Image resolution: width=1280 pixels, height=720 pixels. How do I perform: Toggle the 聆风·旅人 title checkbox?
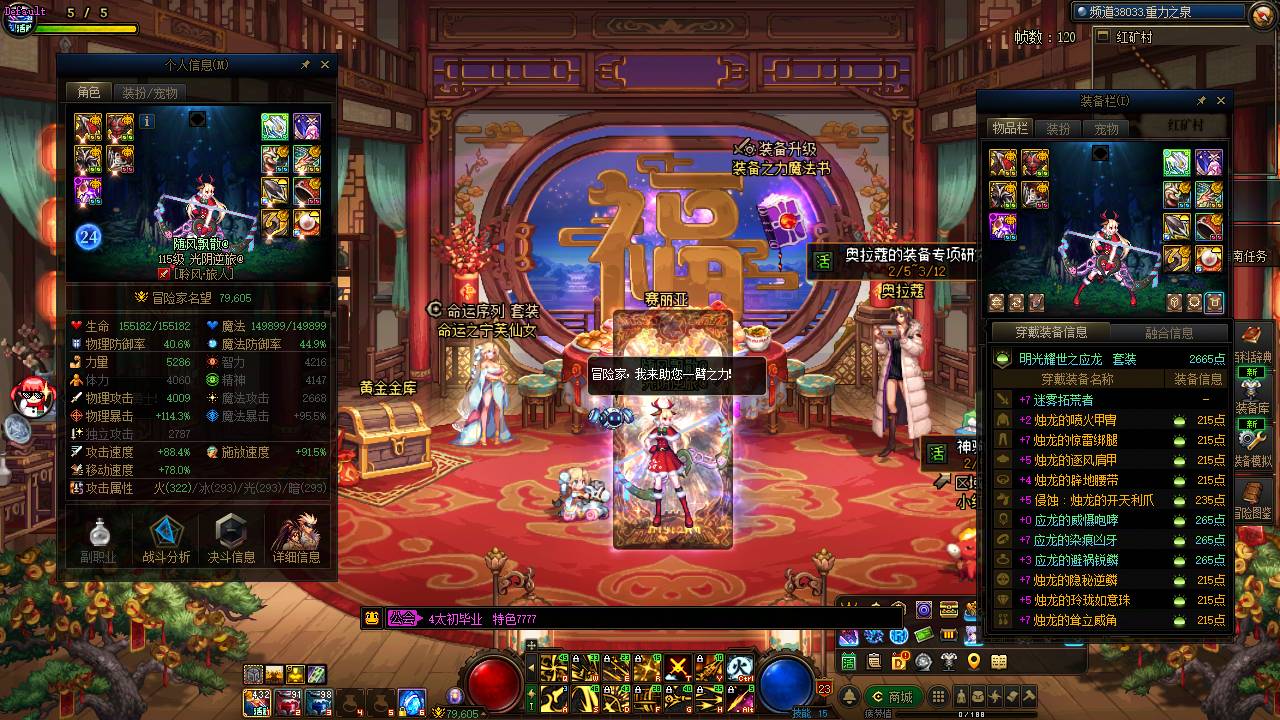coord(165,273)
